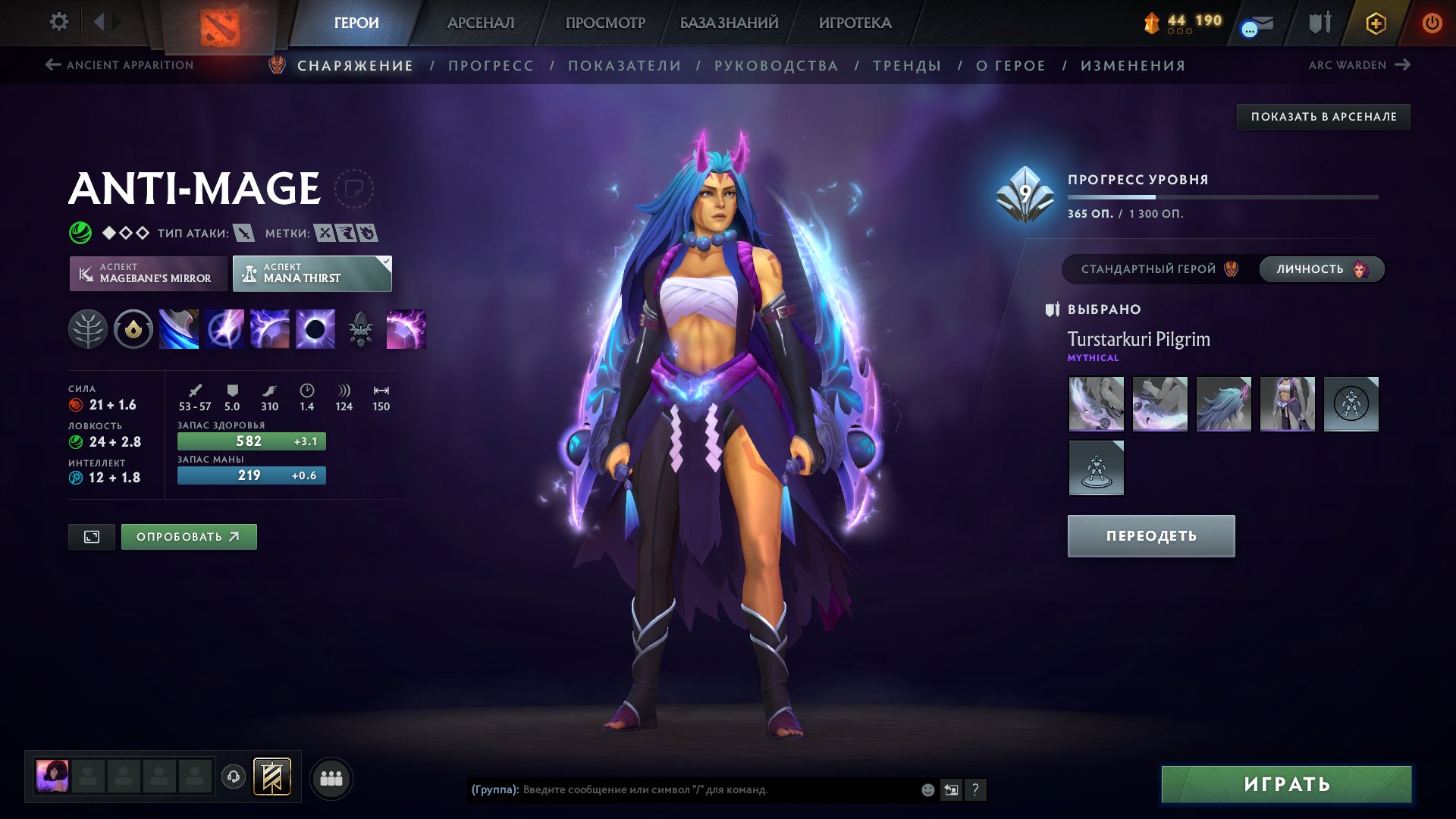Select the Mana Break ability icon

[179, 328]
